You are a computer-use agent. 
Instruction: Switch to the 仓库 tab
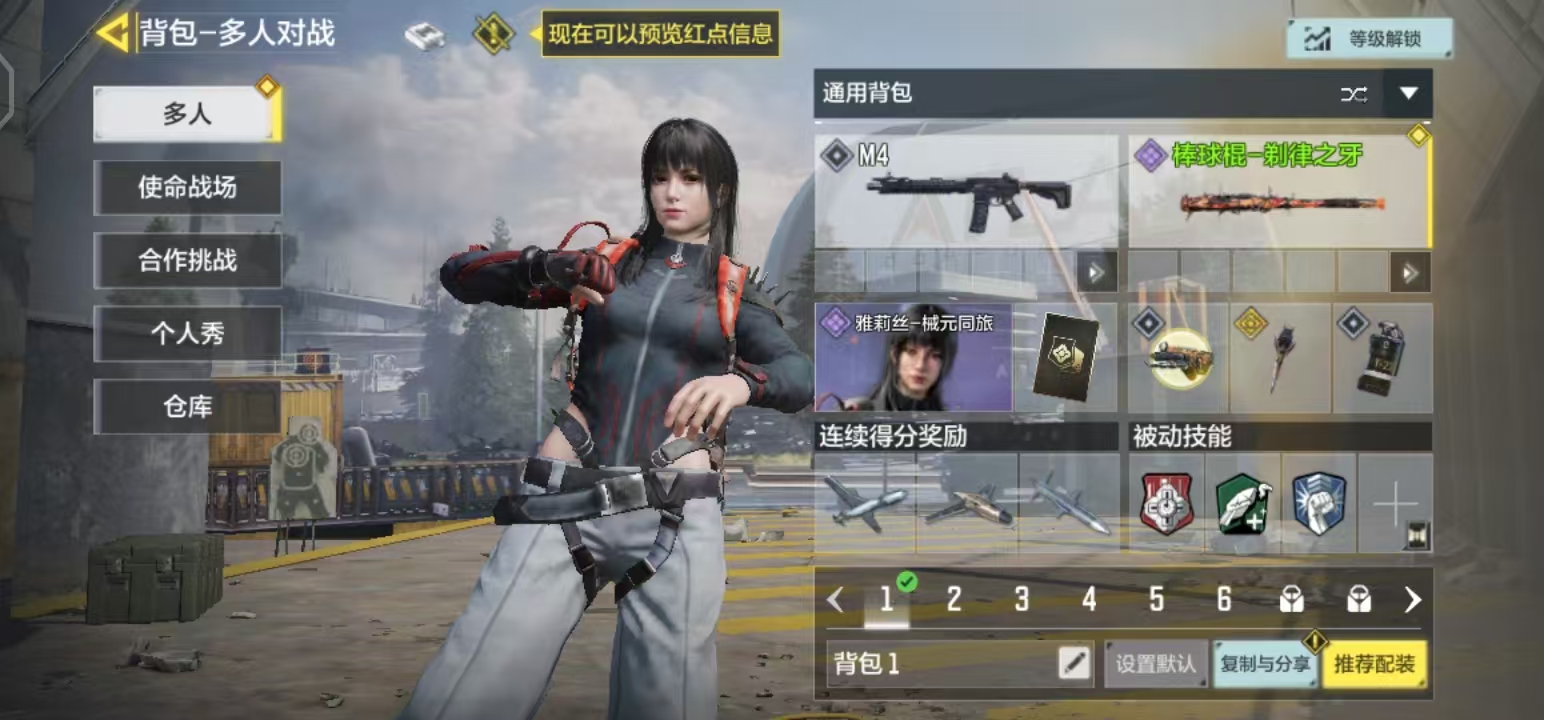pyautogui.click(x=187, y=407)
